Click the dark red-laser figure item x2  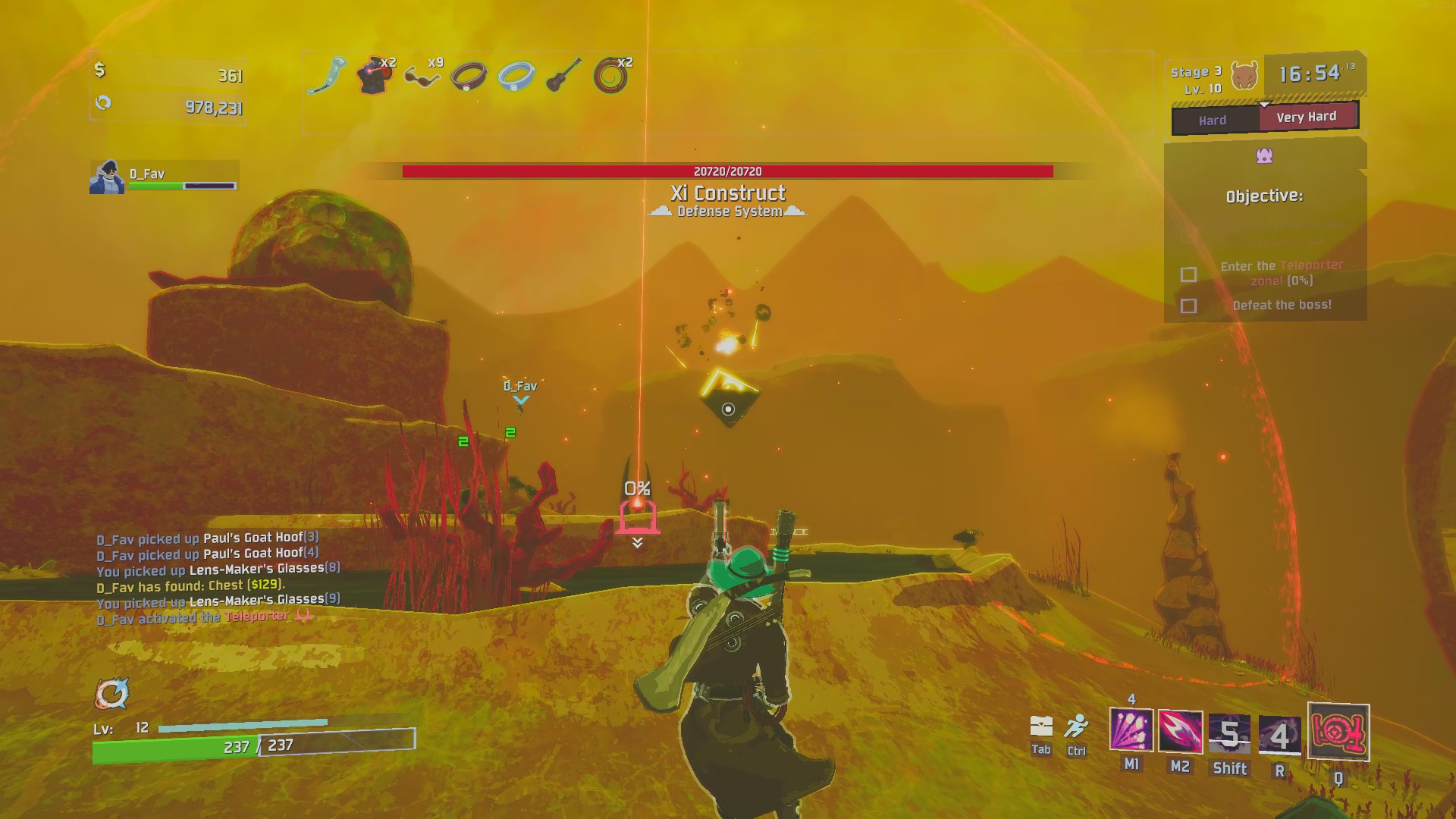tap(374, 76)
